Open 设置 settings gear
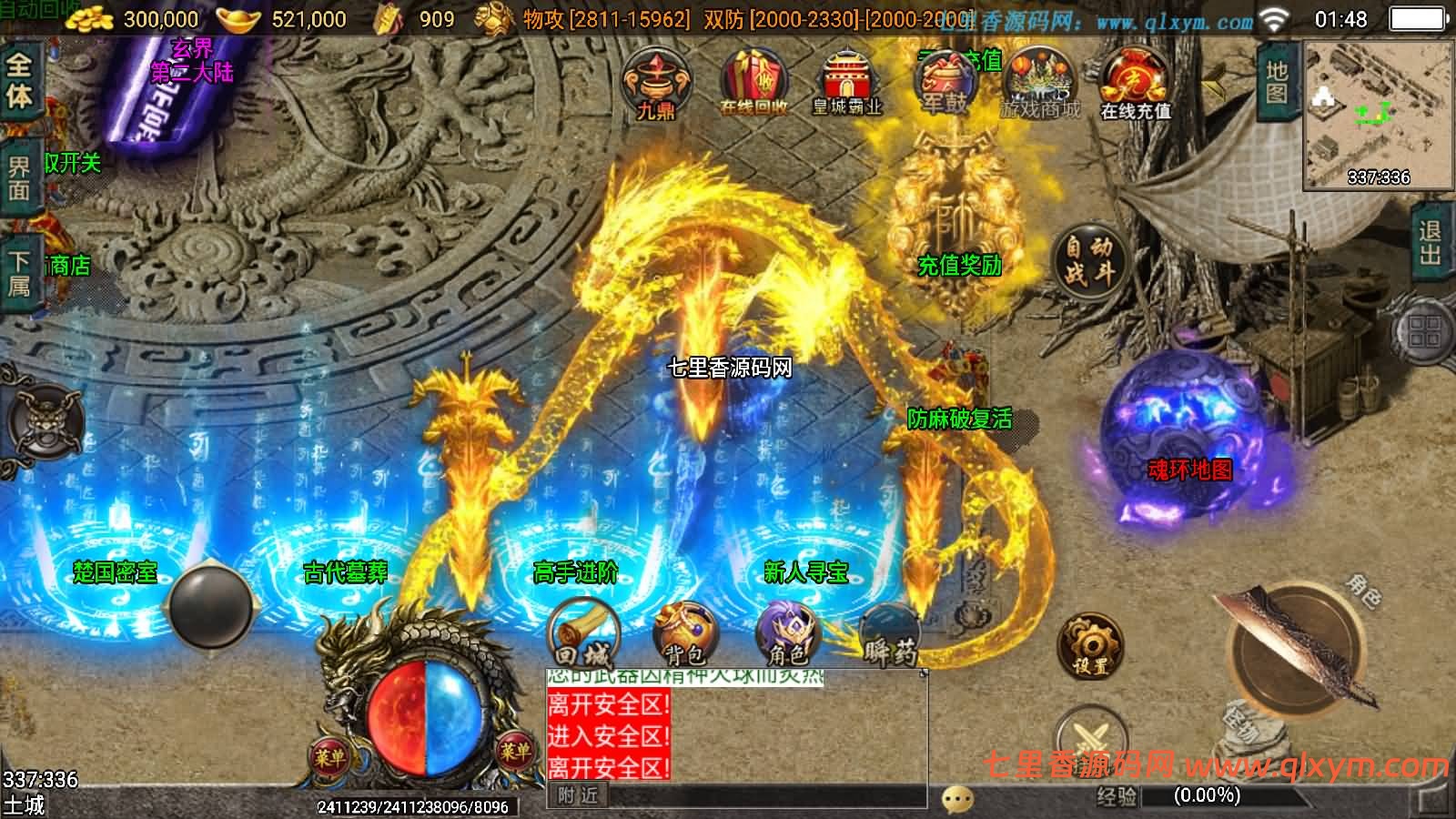This screenshot has width=1456, height=819. 1089,648
